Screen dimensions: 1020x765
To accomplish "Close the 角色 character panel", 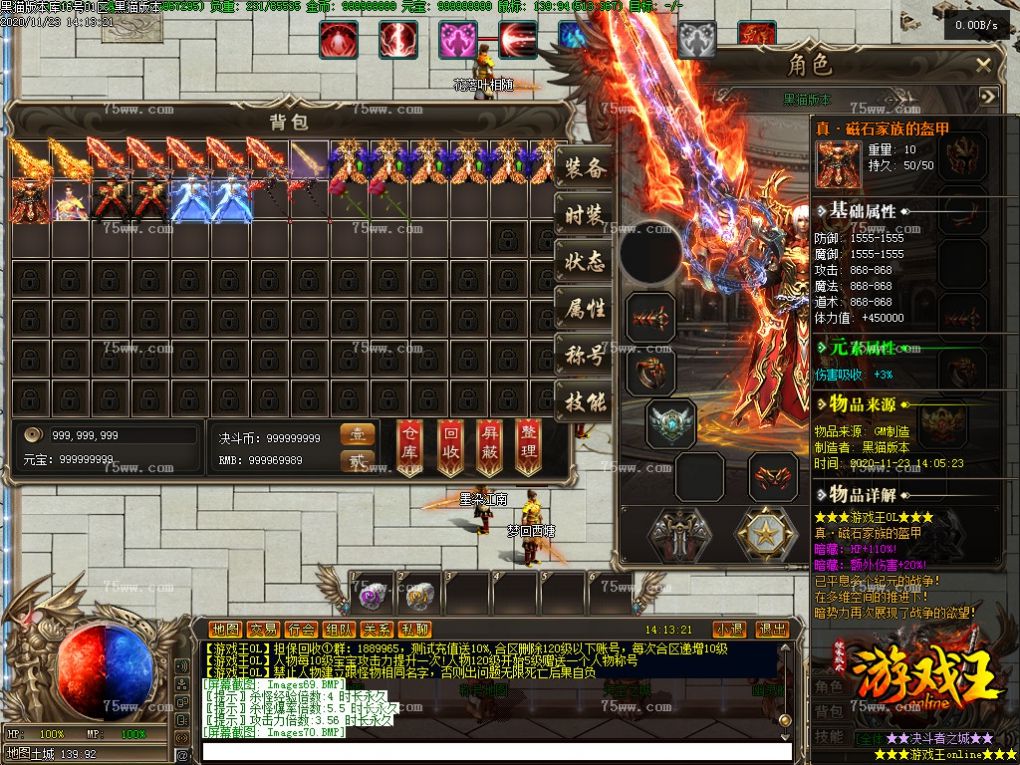I will point(984,66).
